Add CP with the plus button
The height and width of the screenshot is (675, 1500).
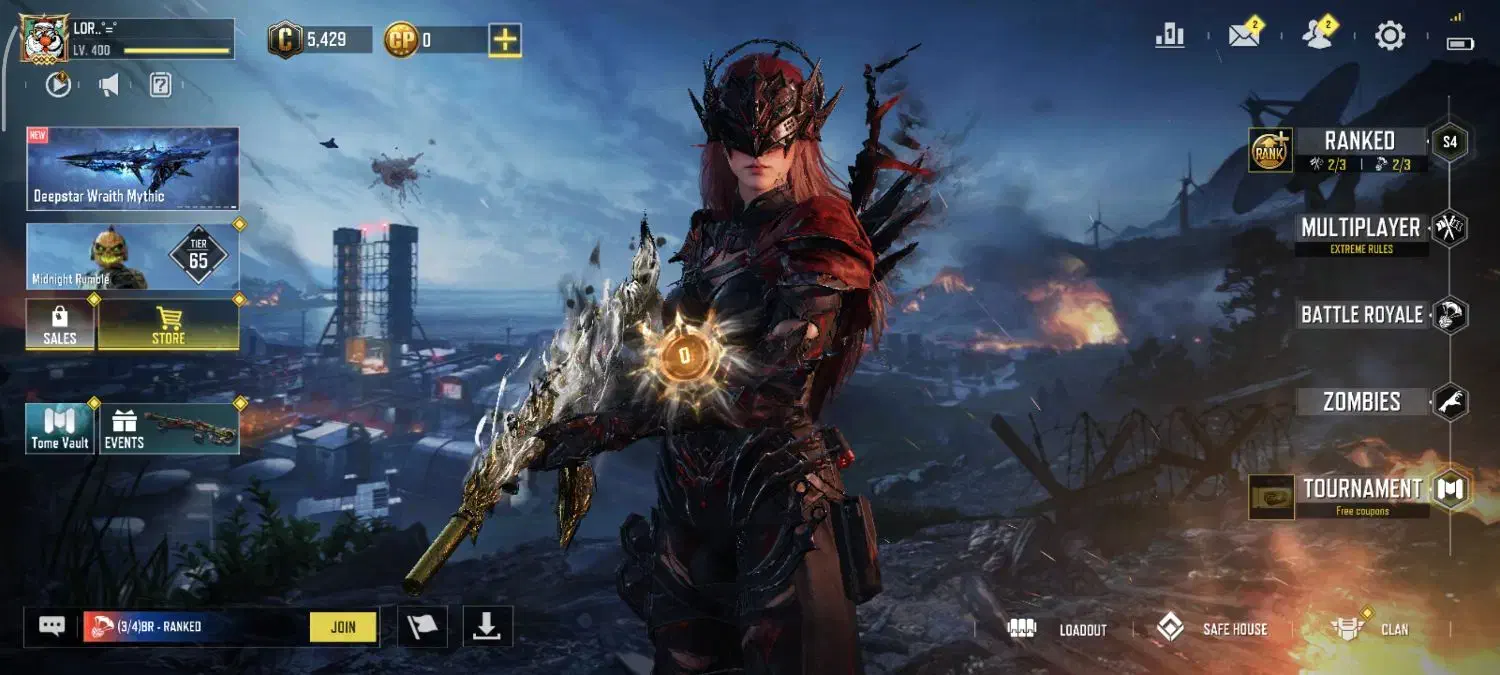pyautogui.click(x=505, y=40)
